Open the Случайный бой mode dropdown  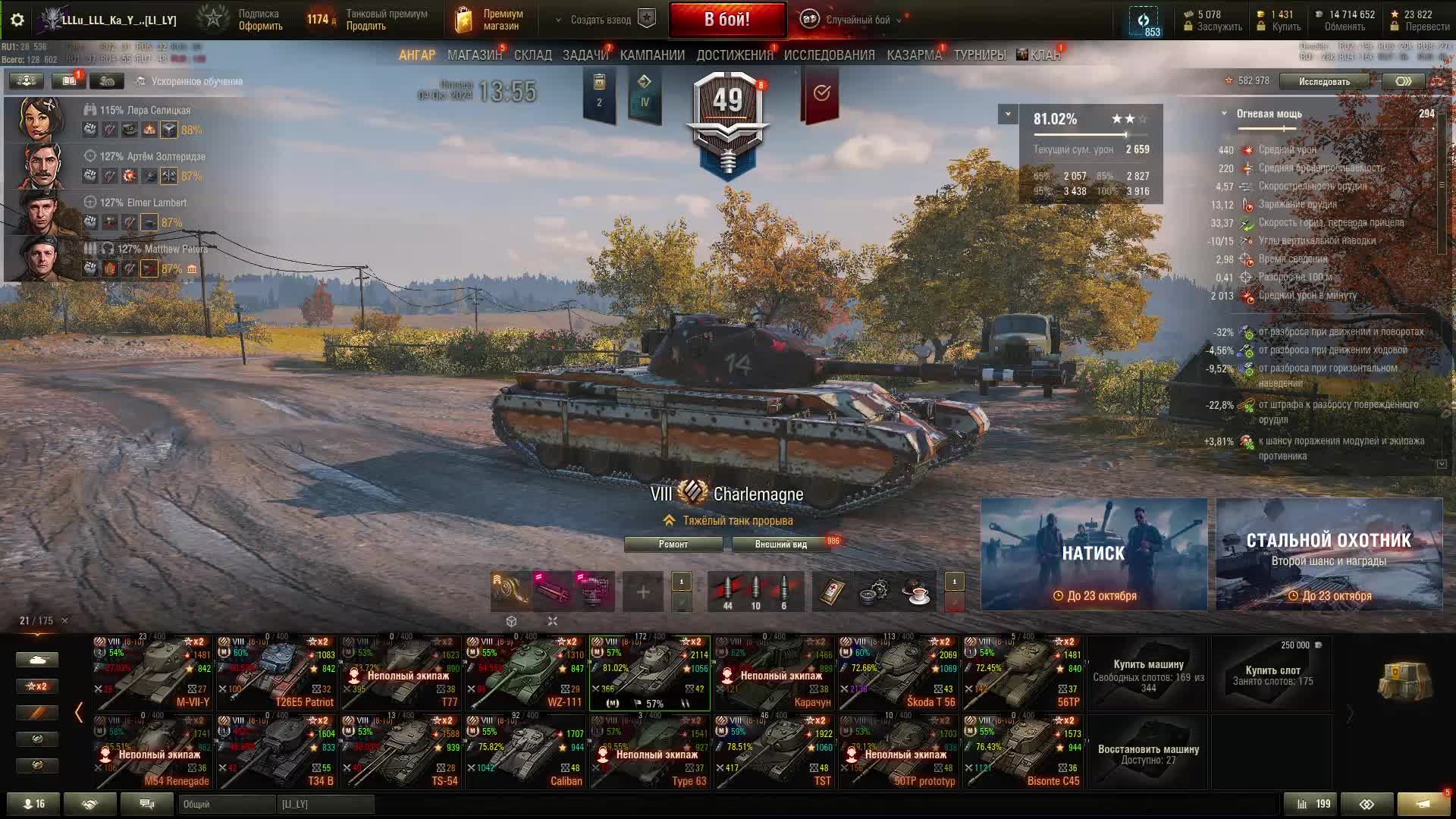coord(857,20)
